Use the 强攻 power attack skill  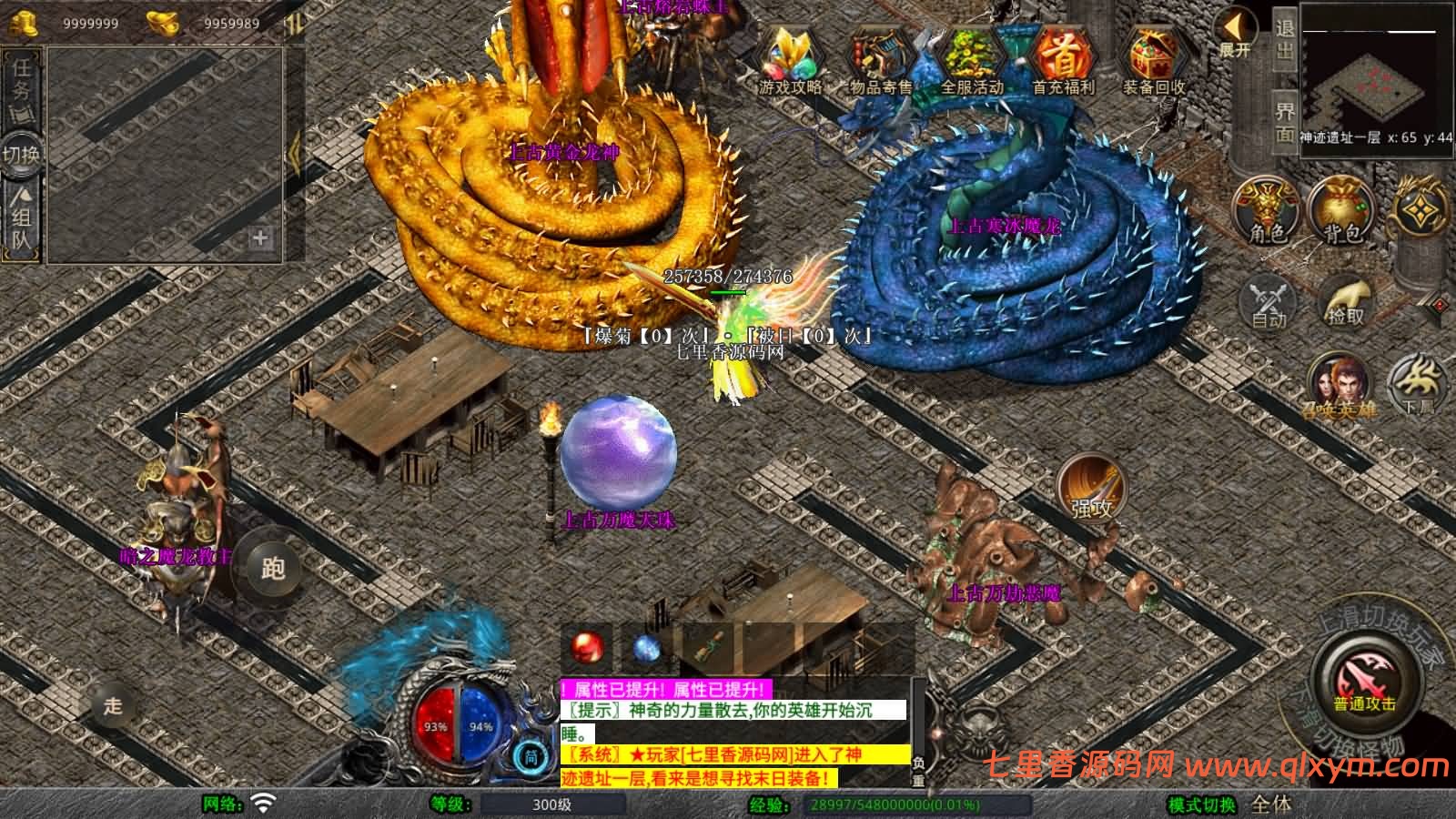1092,489
